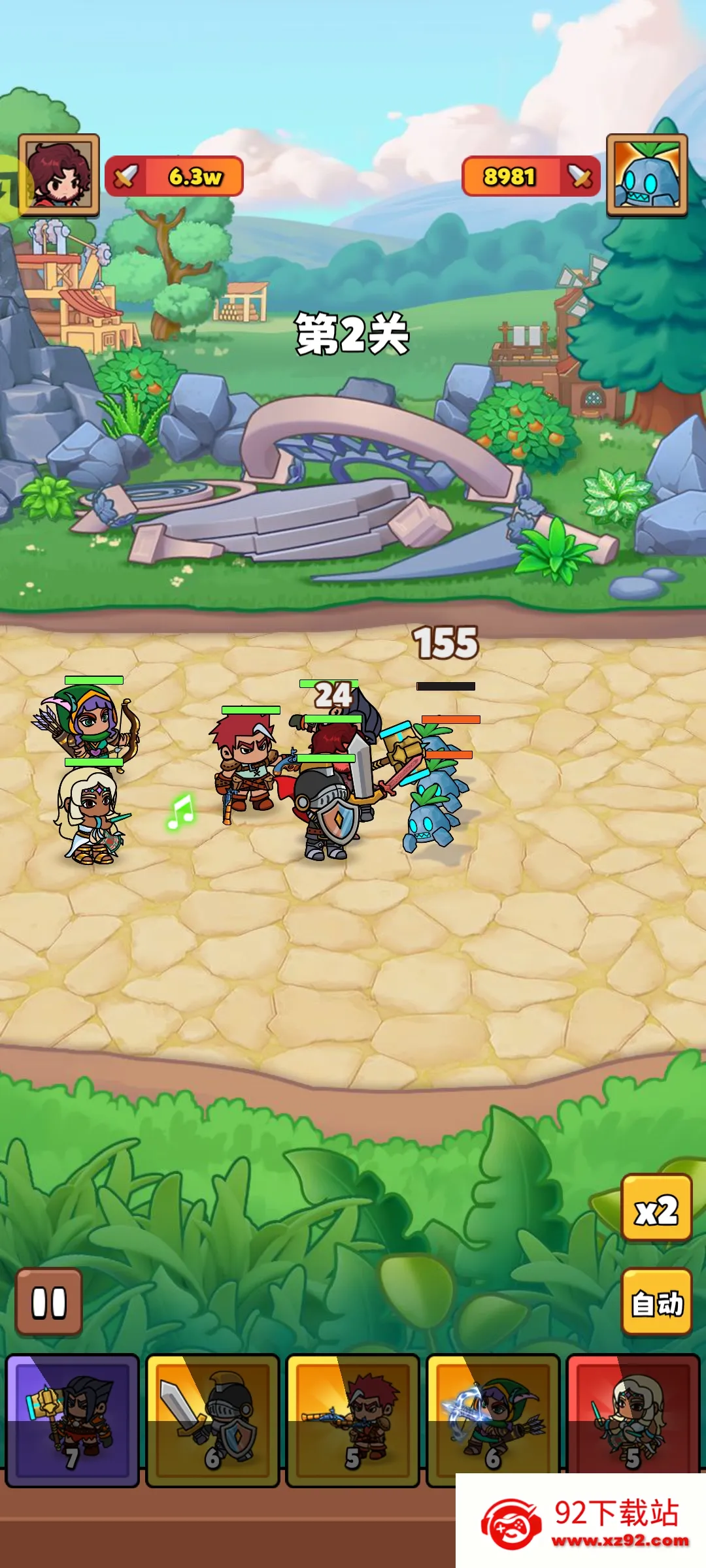
Task: Pause the battle
Action: tap(49, 1302)
